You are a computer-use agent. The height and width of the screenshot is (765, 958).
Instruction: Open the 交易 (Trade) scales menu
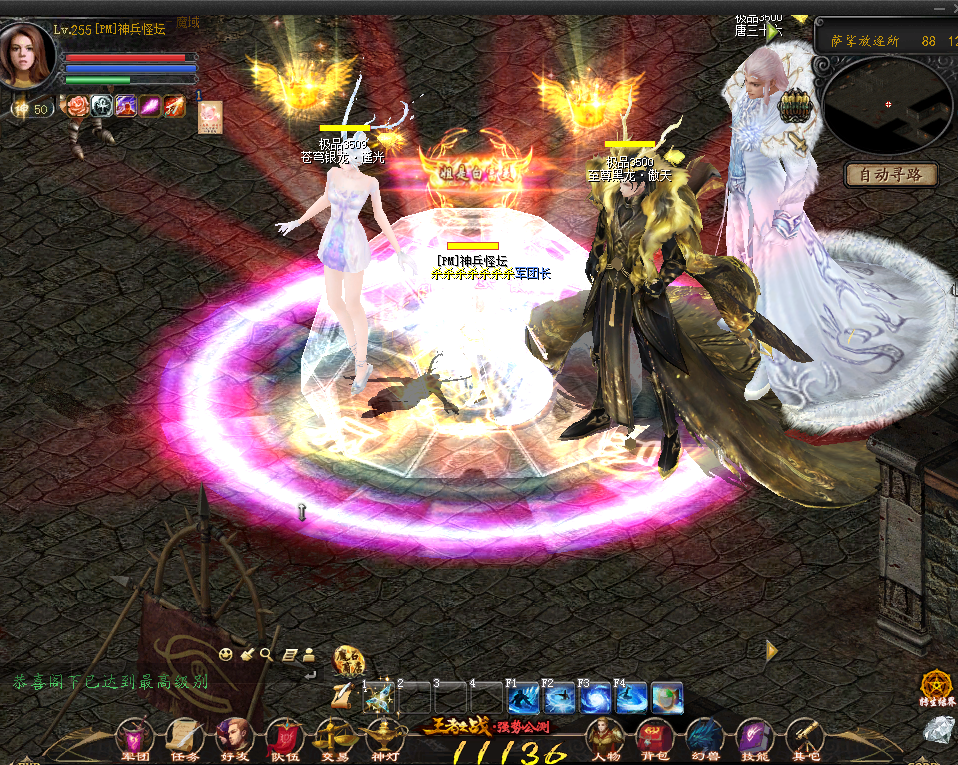tap(333, 737)
